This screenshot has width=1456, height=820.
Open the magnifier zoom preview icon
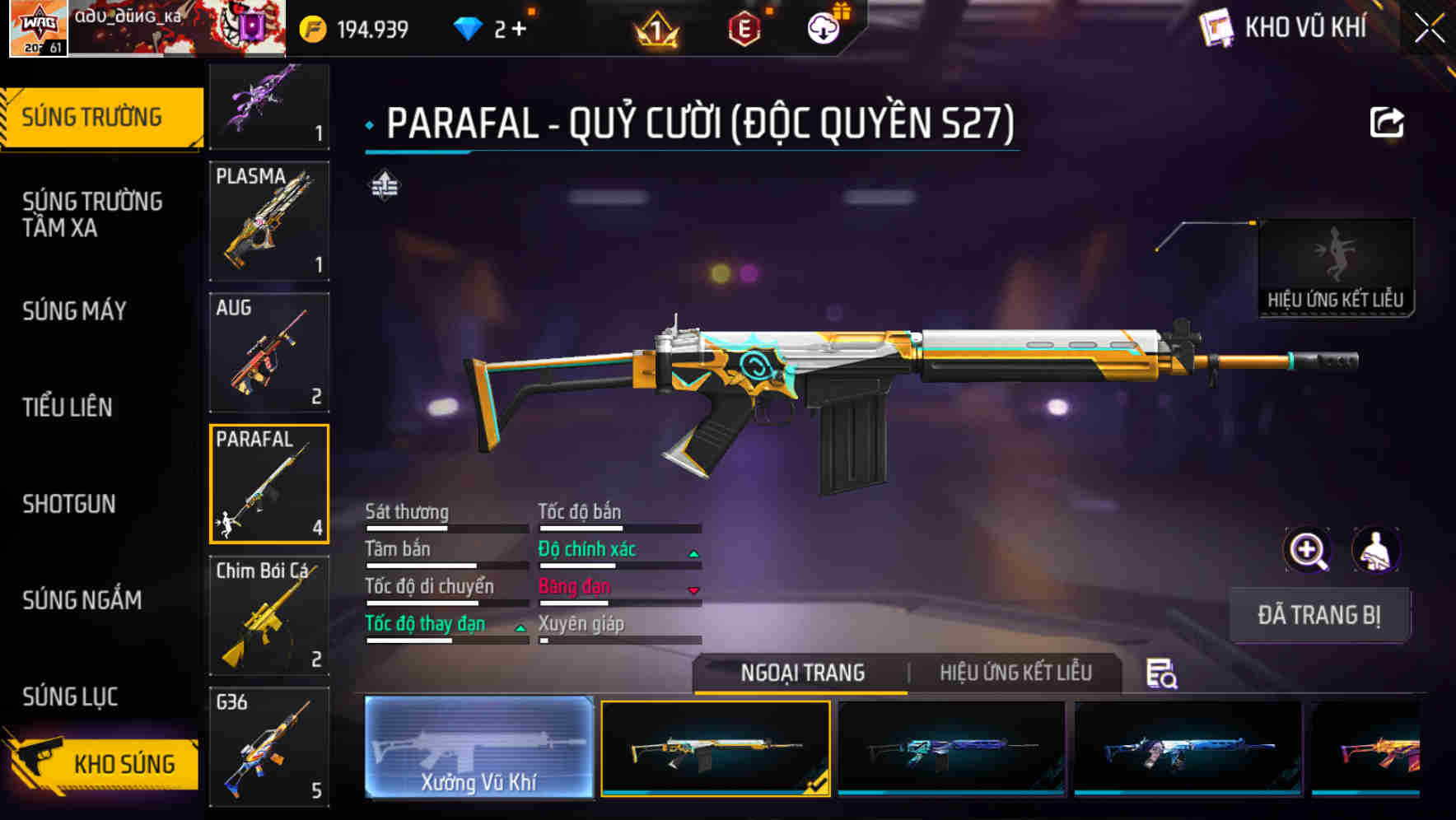tap(1307, 550)
